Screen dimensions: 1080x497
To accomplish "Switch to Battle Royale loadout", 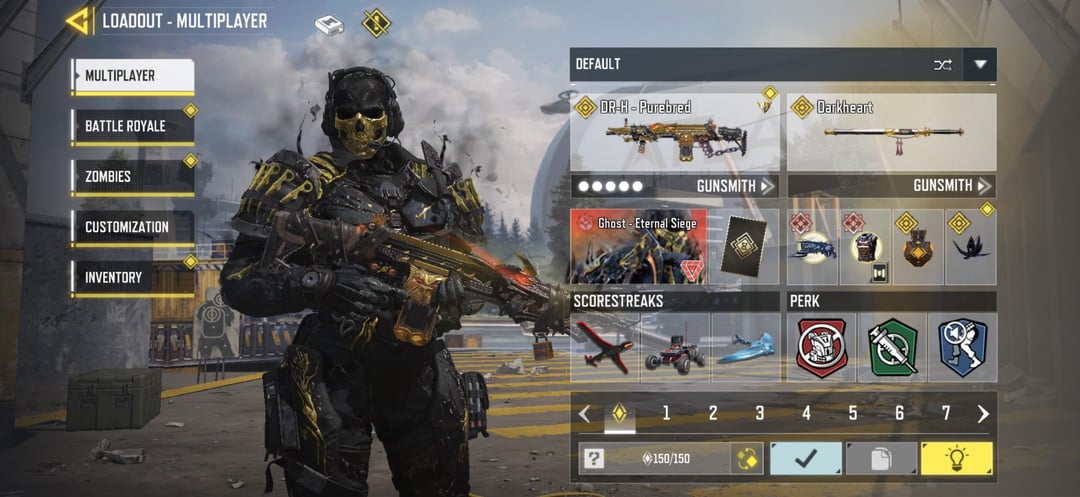I will point(132,126).
